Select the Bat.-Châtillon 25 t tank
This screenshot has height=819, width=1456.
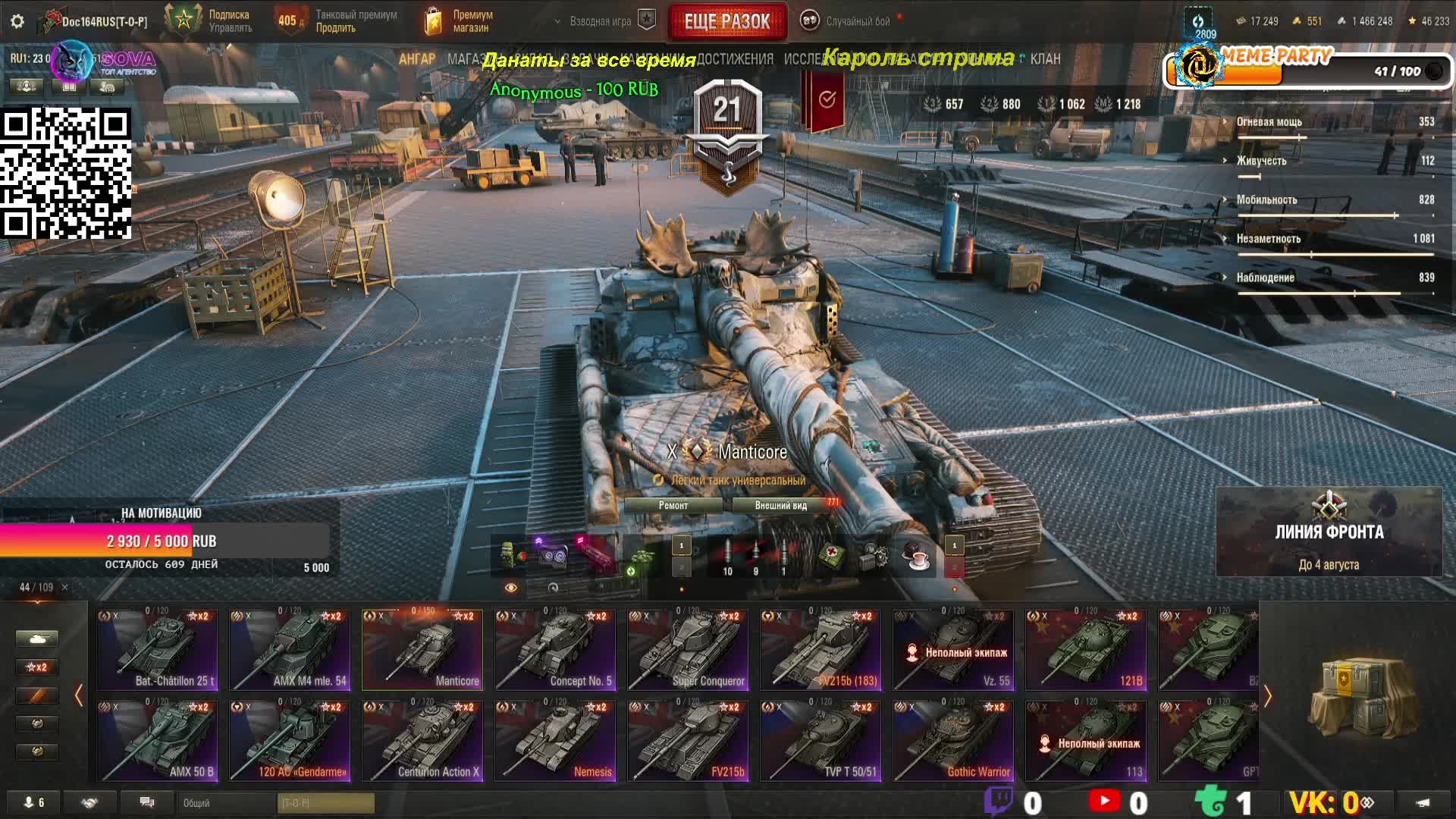[157, 650]
